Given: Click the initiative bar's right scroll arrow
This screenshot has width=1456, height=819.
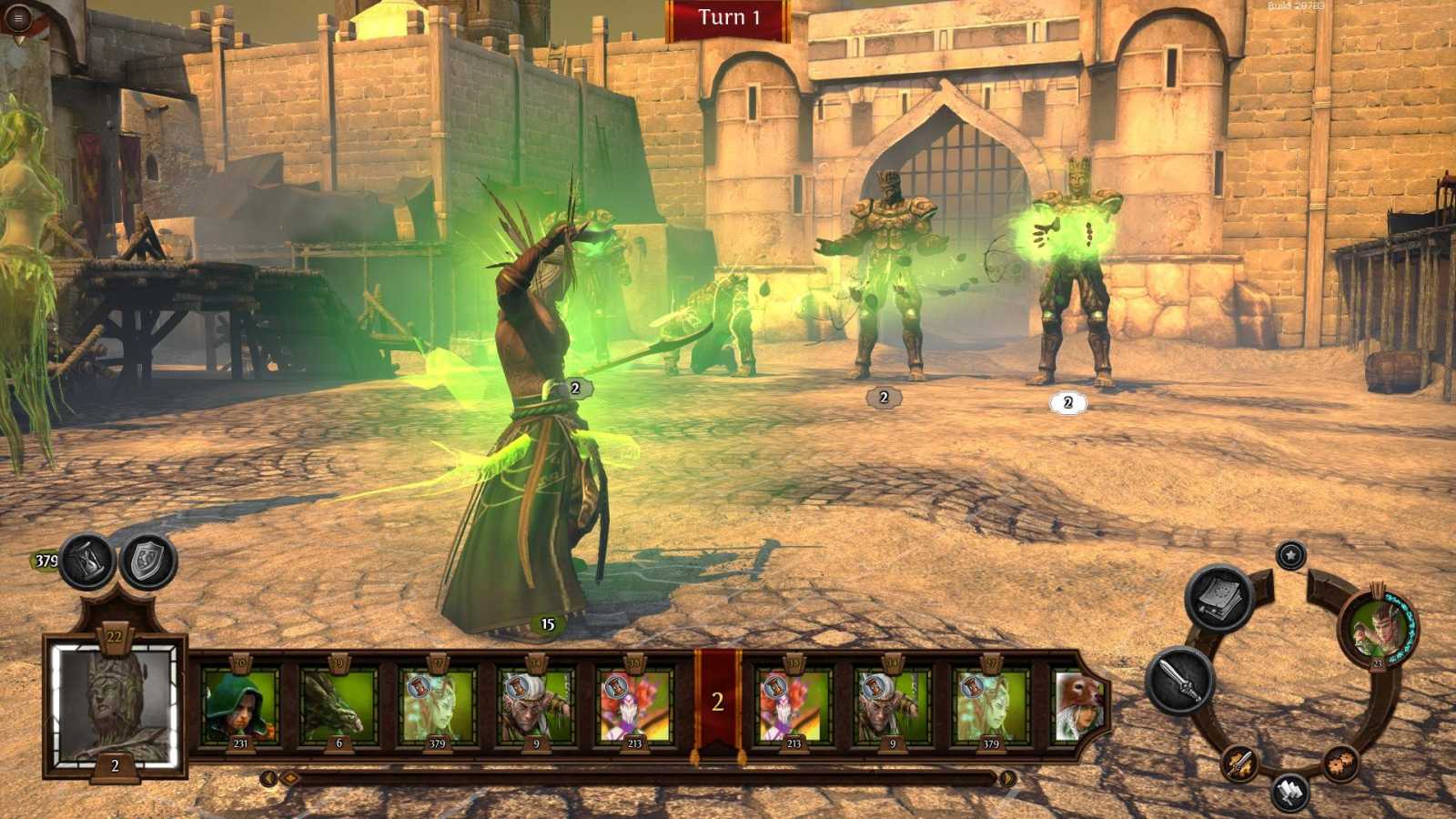Looking at the screenshot, I should (1007, 778).
